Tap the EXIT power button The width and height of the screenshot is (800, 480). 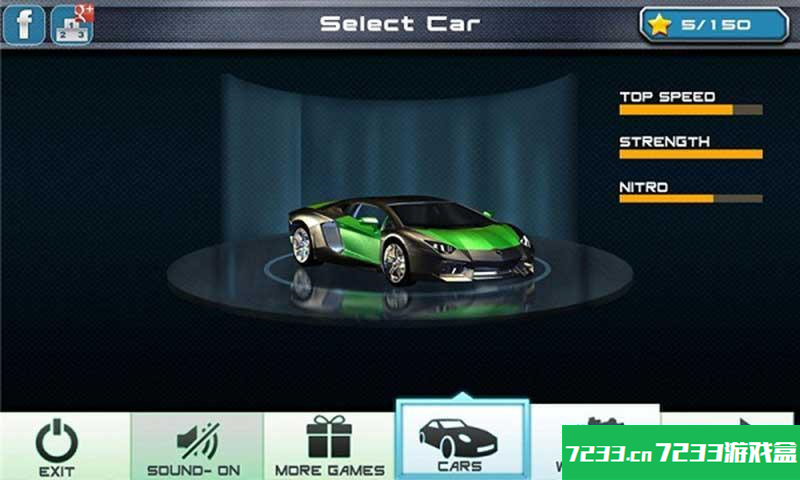click(57, 446)
